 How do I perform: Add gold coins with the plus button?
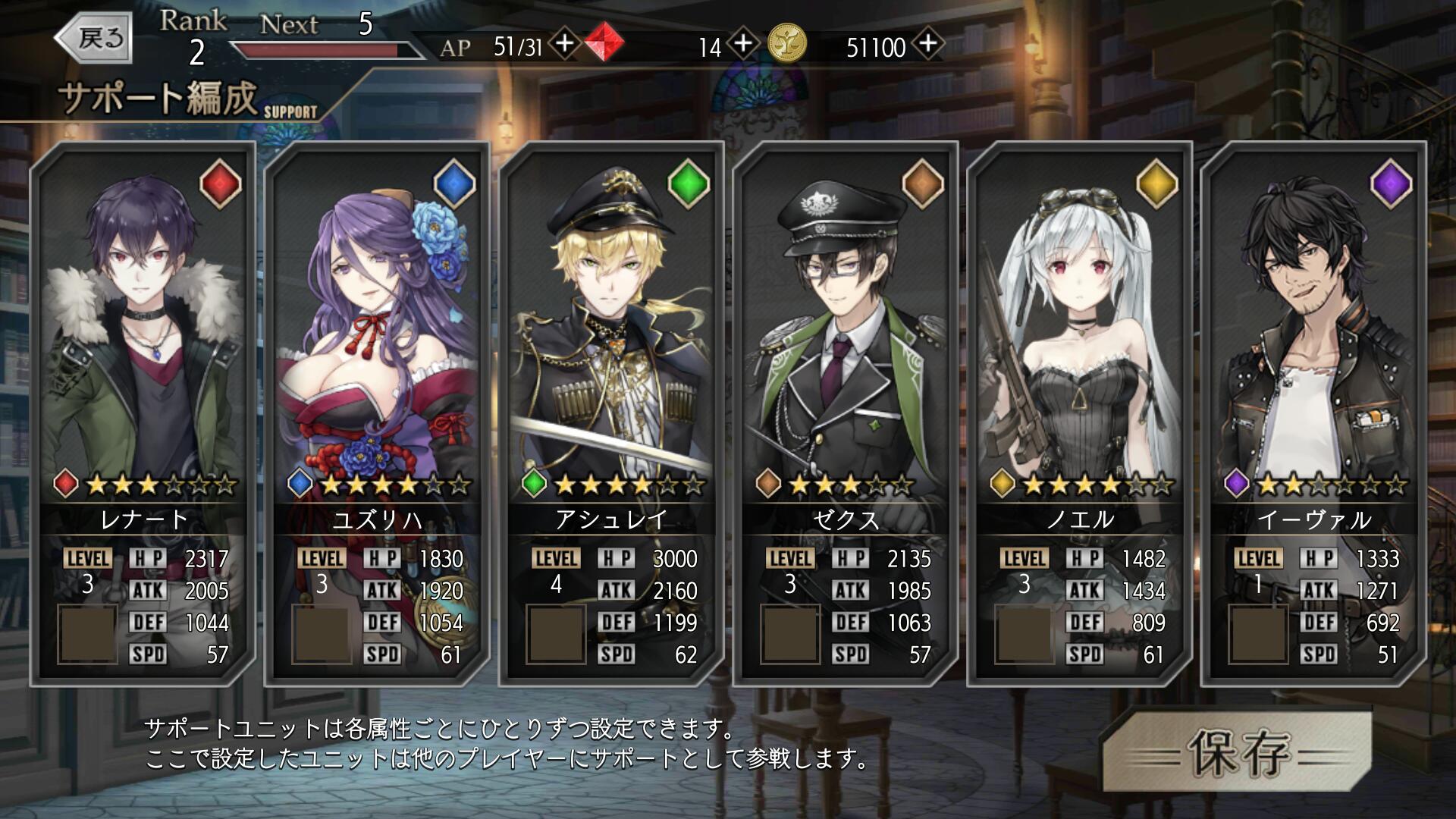pos(928,44)
